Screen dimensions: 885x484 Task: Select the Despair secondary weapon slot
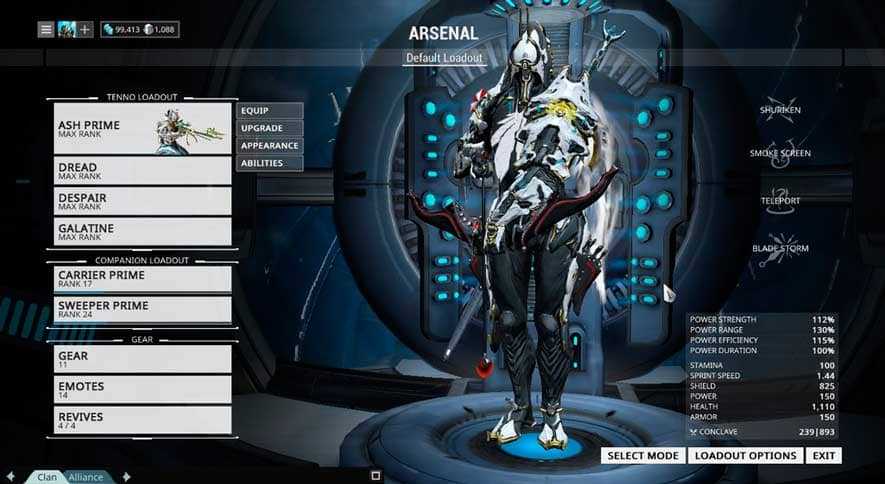pos(142,201)
